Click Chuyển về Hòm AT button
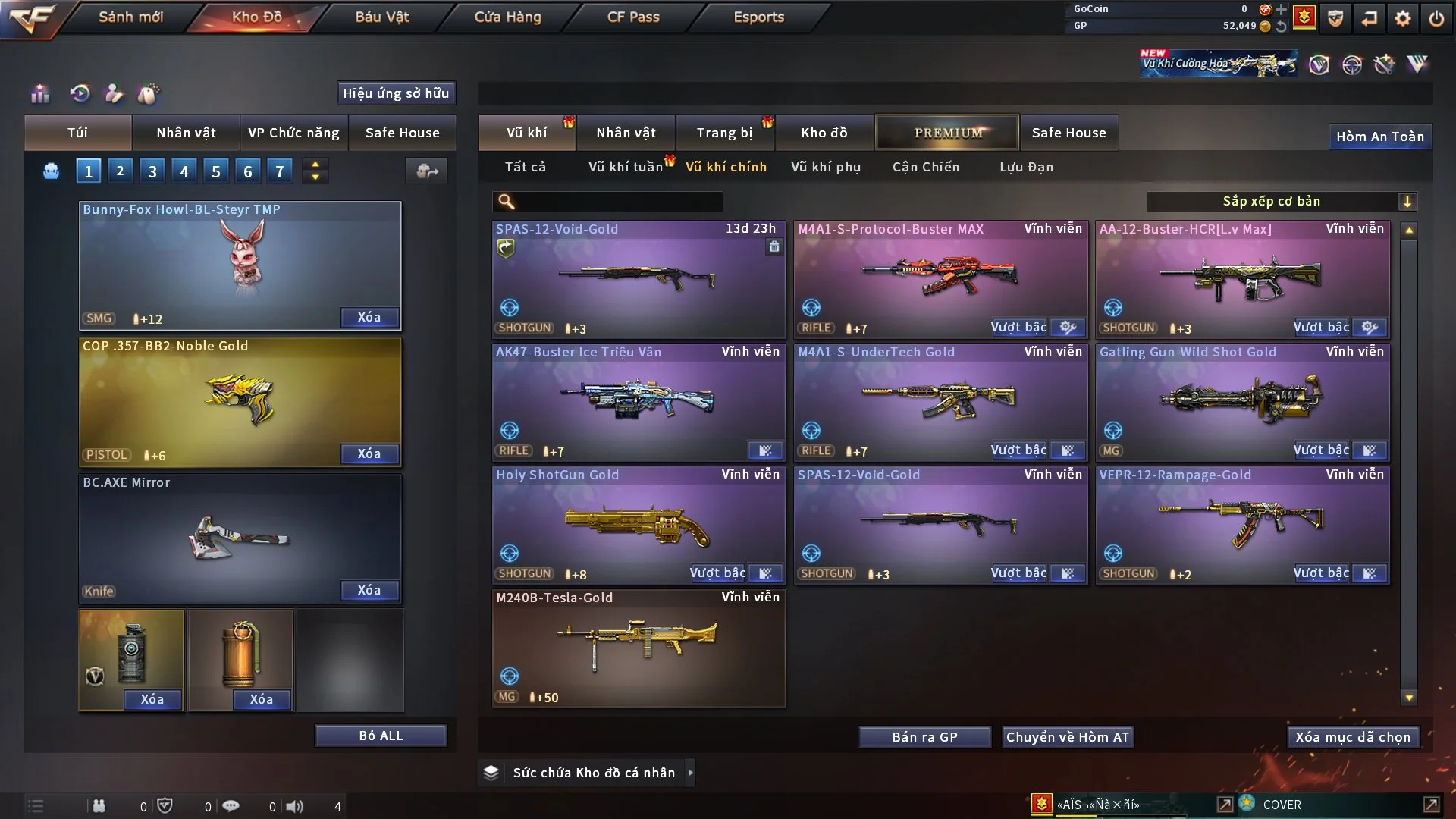Image resolution: width=1456 pixels, height=819 pixels. [1067, 737]
